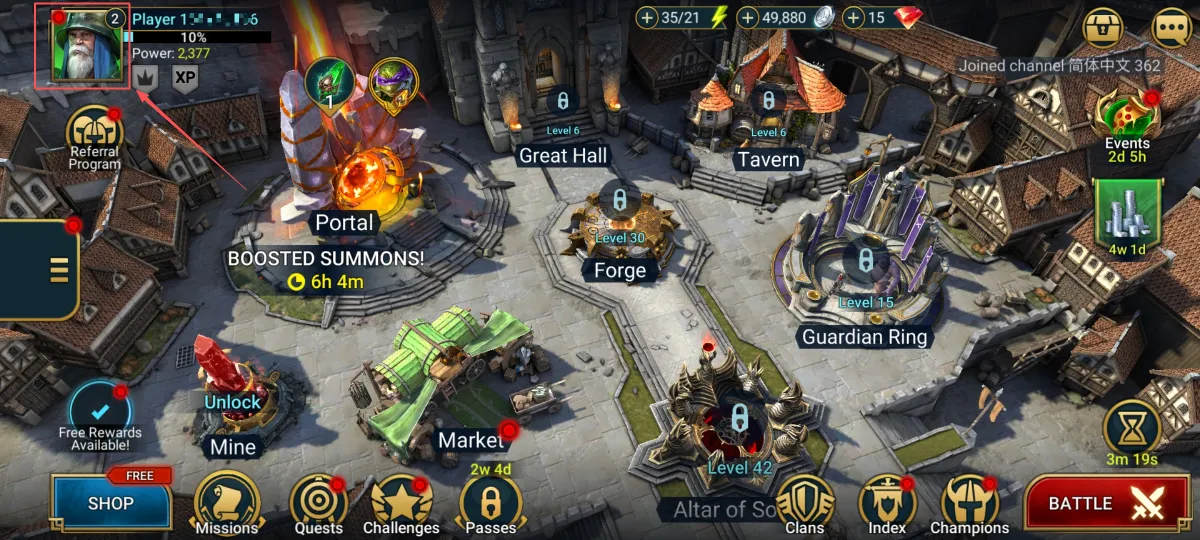Claim Free Rewards Available
1200x540 pixels.
click(x=100, y=415)
